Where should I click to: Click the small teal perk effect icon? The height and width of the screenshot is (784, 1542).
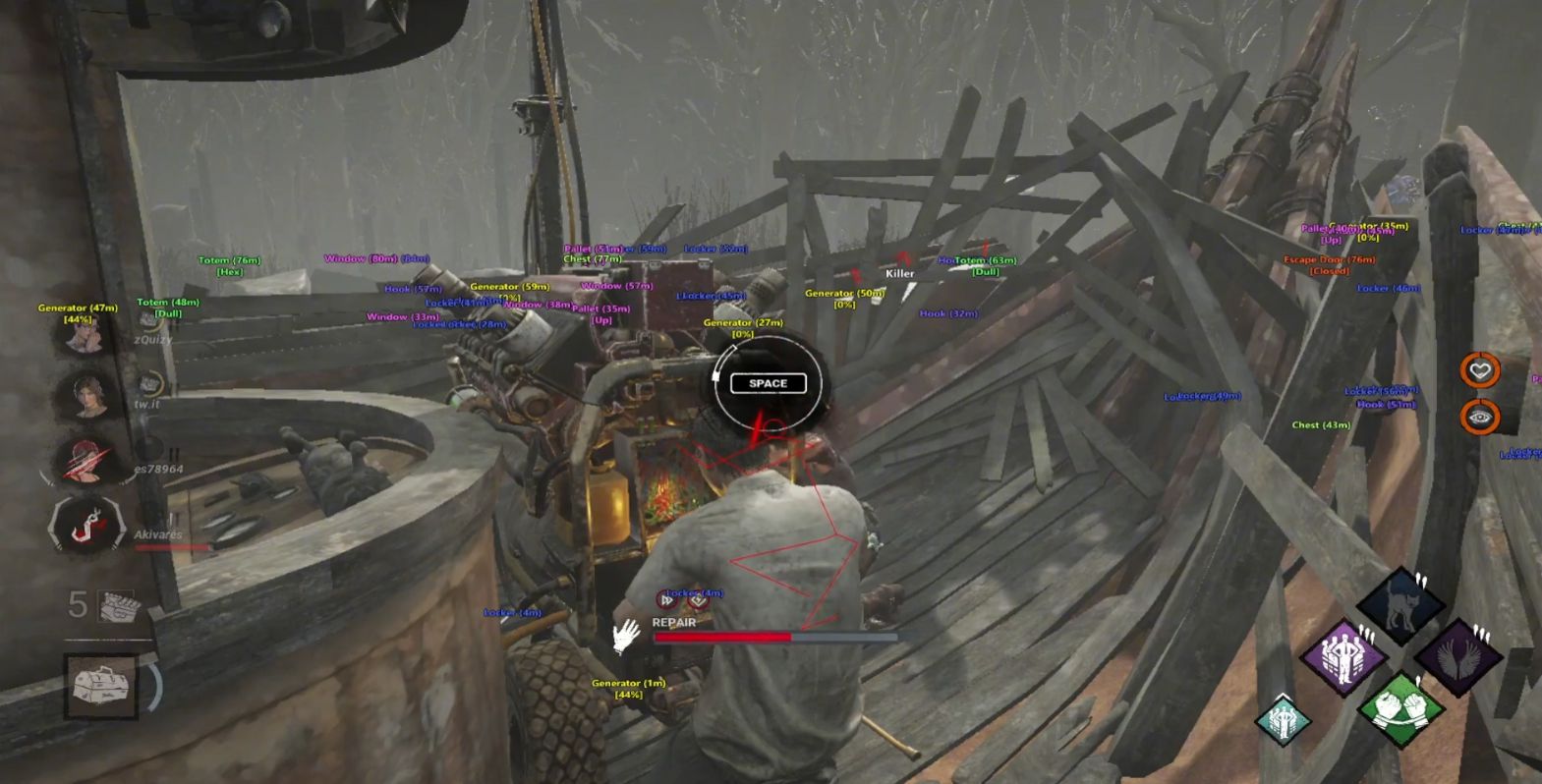click(1283, 721)
